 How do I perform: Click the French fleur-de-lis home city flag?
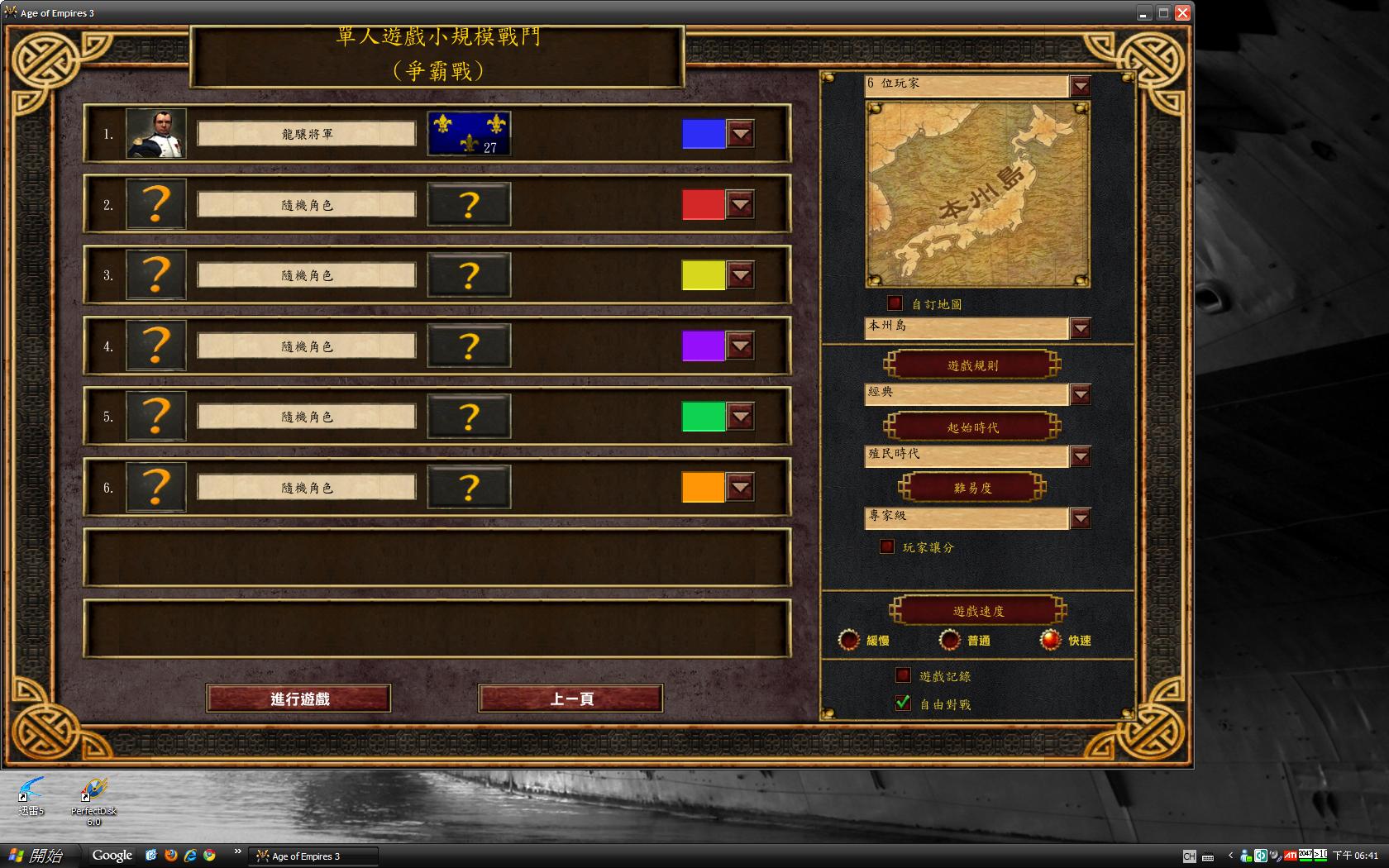[469, 133]
